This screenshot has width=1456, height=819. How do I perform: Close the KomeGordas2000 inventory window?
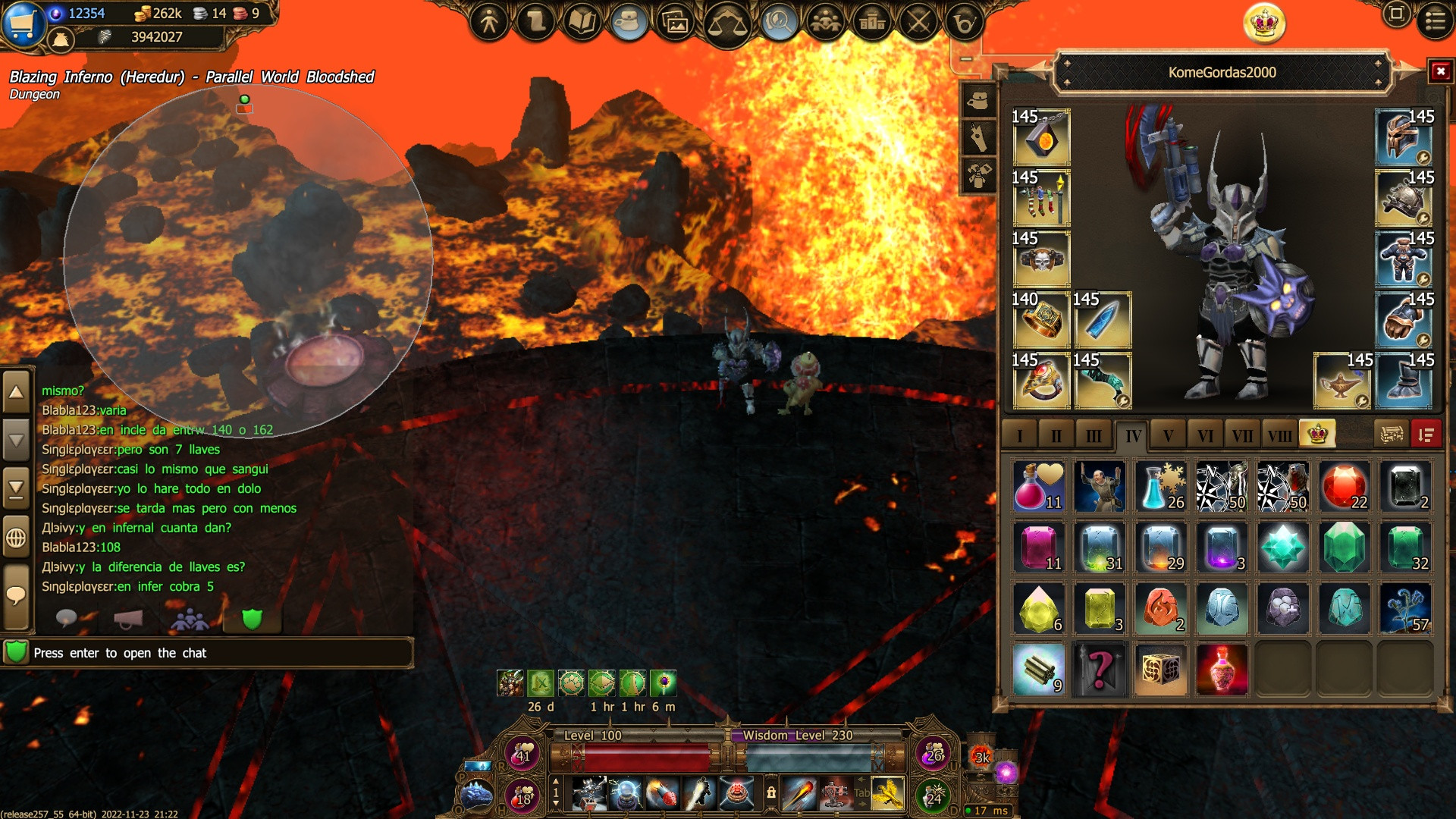tap(1440, 71)
